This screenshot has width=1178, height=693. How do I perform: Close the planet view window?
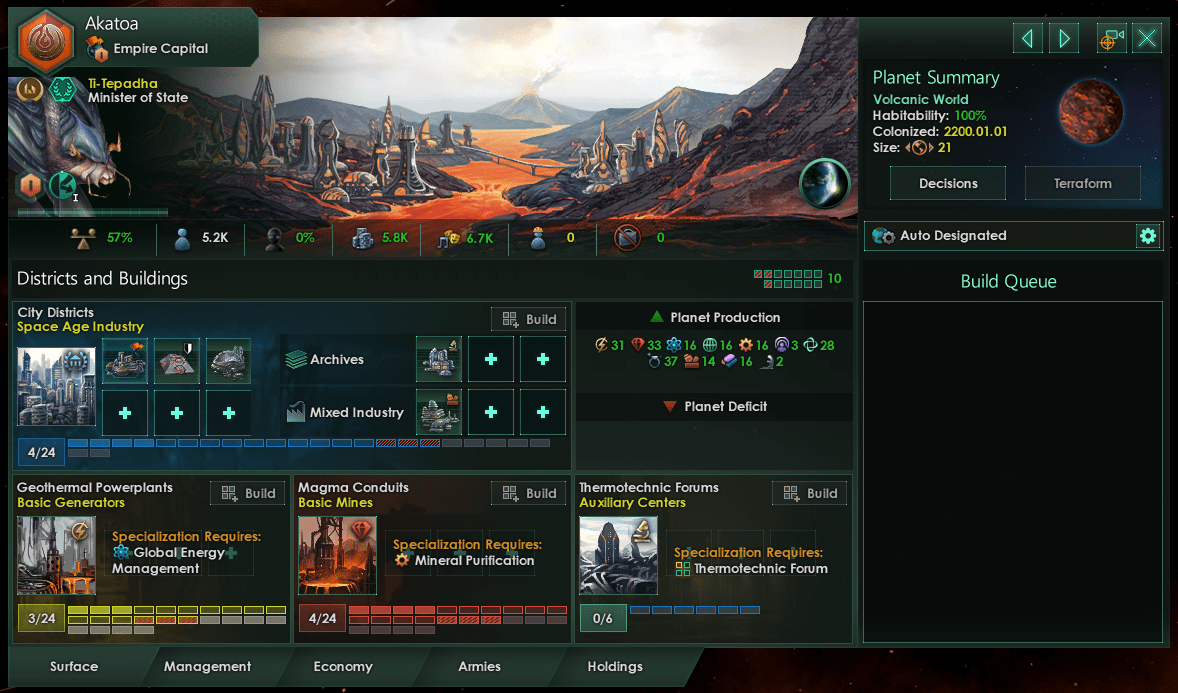coord(1147,39)
